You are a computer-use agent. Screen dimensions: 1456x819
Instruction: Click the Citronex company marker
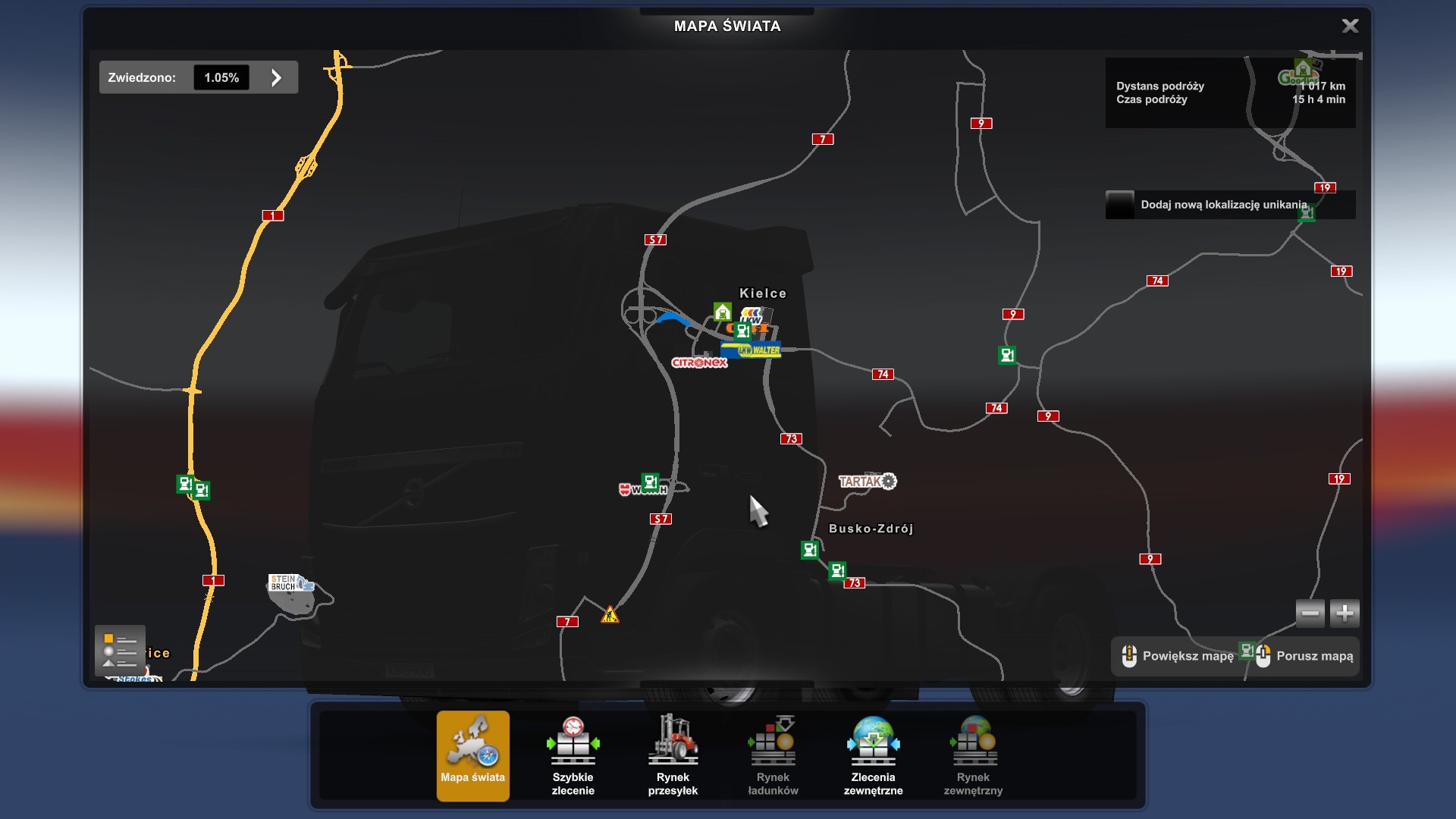click(x=699, y=362)
